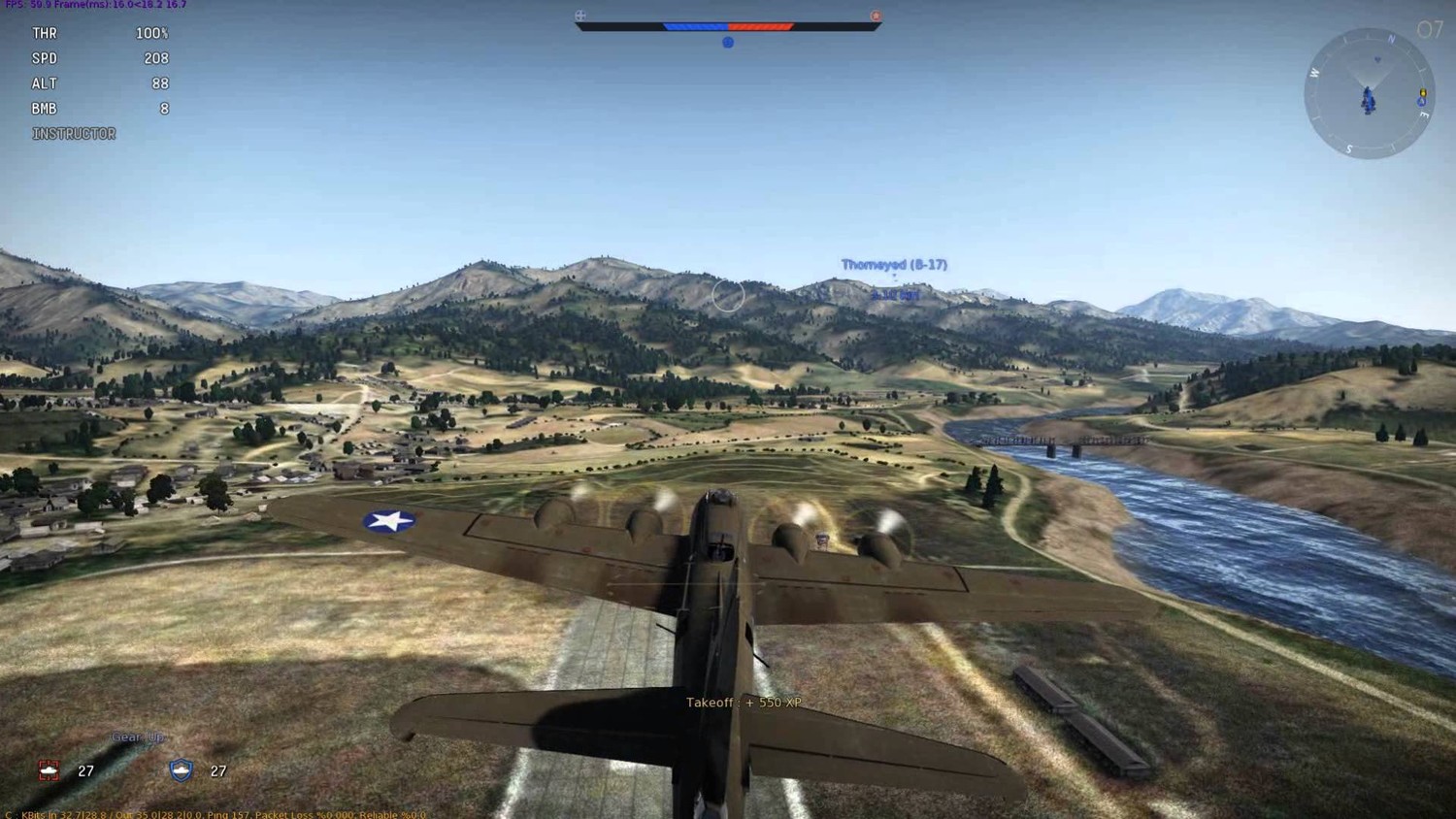Select the Thorneyed (B-17) player marker
This screenshot has width=1456, height=819.
(x=894, y=265)
